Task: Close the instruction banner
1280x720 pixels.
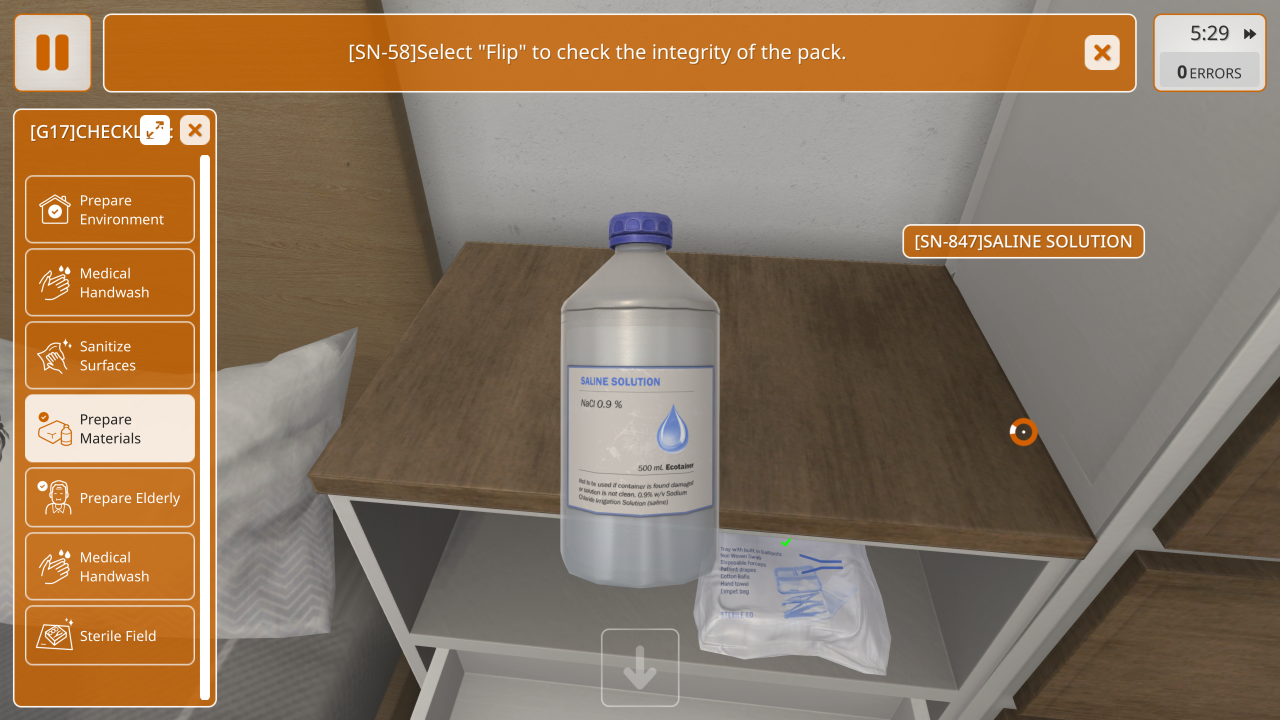Action: click(x=1102, y=53)
